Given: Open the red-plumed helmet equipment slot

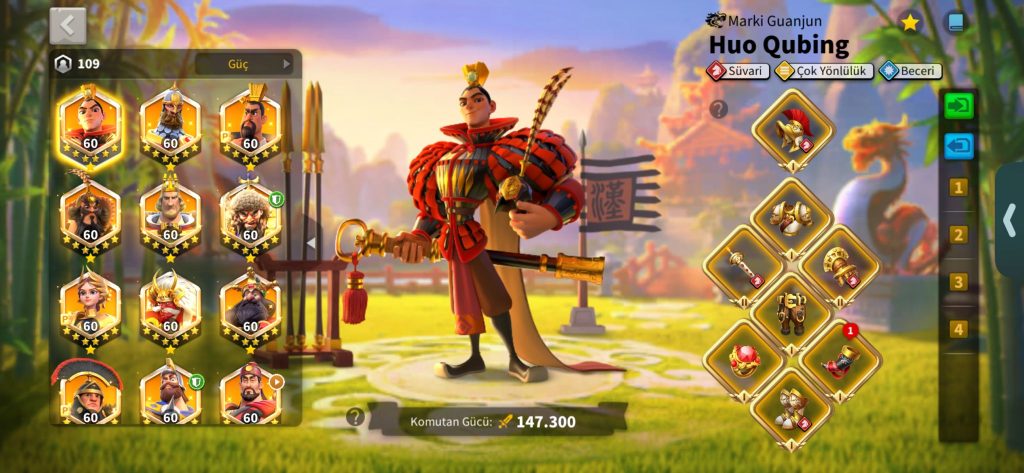Looking at the screenshot, I should 792,130.
